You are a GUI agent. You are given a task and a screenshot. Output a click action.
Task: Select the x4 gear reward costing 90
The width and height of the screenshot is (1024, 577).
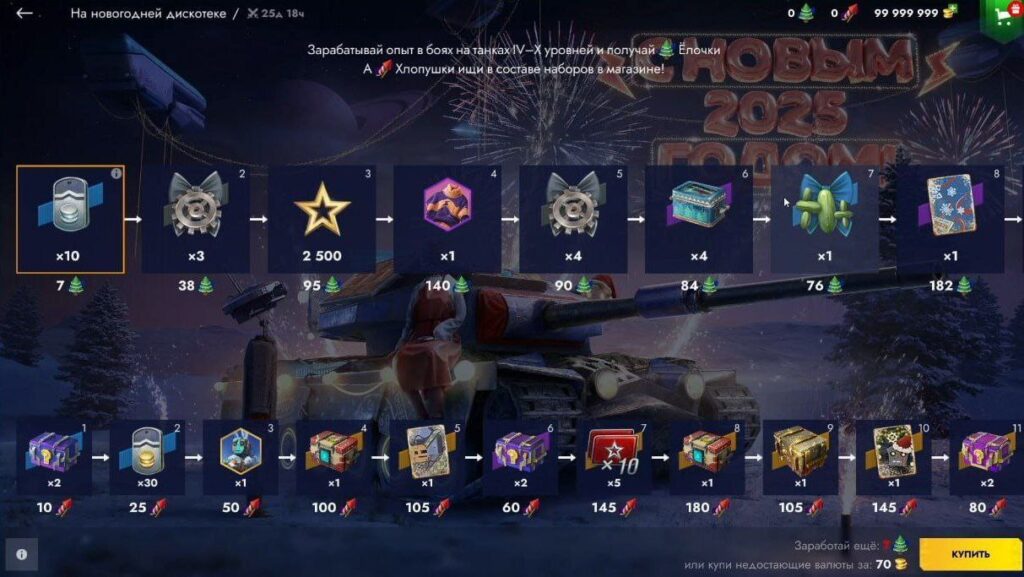573,219
